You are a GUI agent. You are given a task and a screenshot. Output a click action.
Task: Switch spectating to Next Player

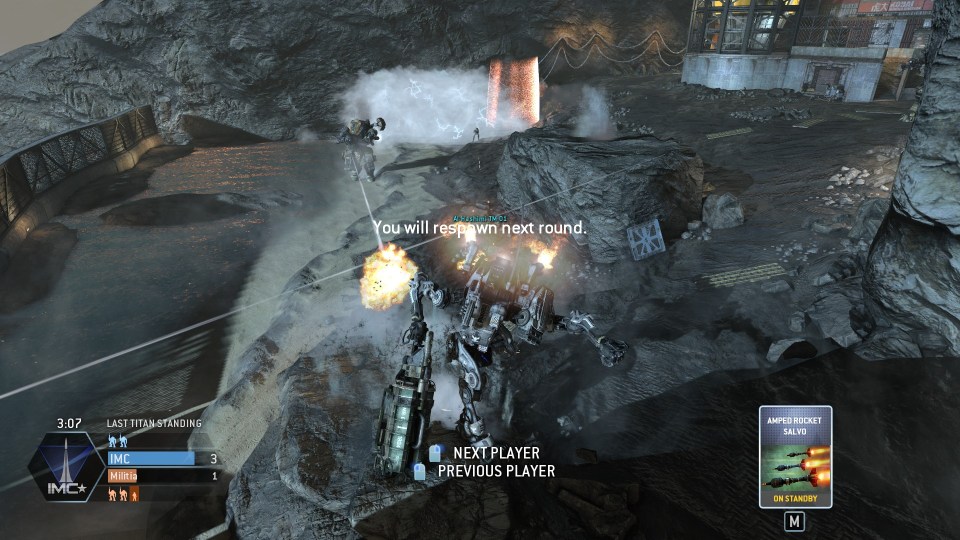click(495, 453)
